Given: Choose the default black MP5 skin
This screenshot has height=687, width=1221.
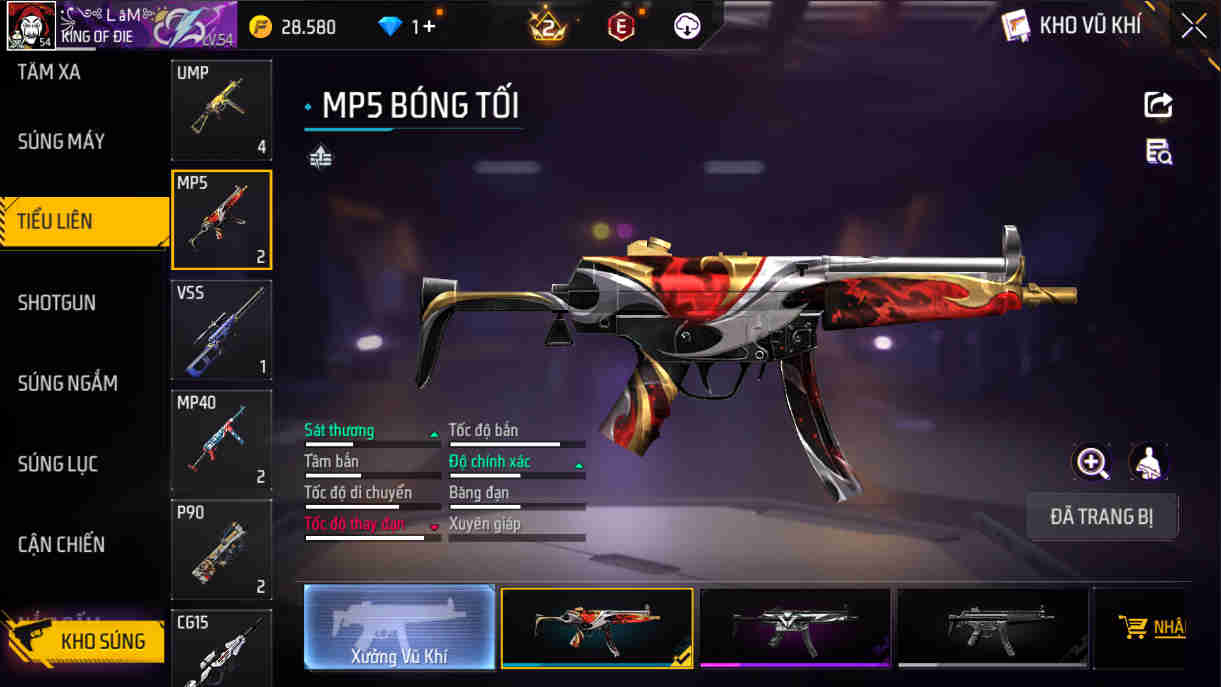Looking at the screenshot, I should pos(992,627).
